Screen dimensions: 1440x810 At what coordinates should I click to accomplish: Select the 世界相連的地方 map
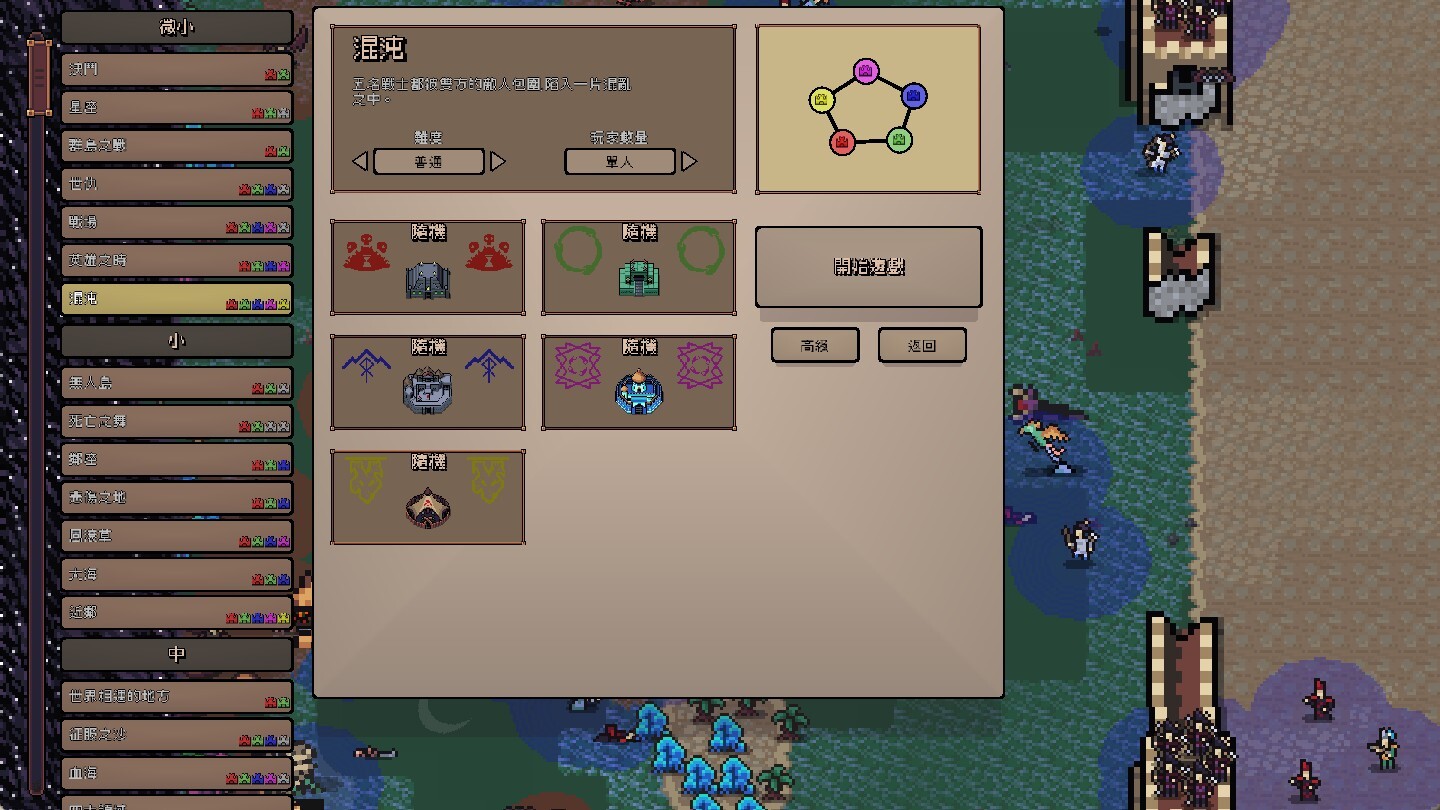[x=176, y=697]
